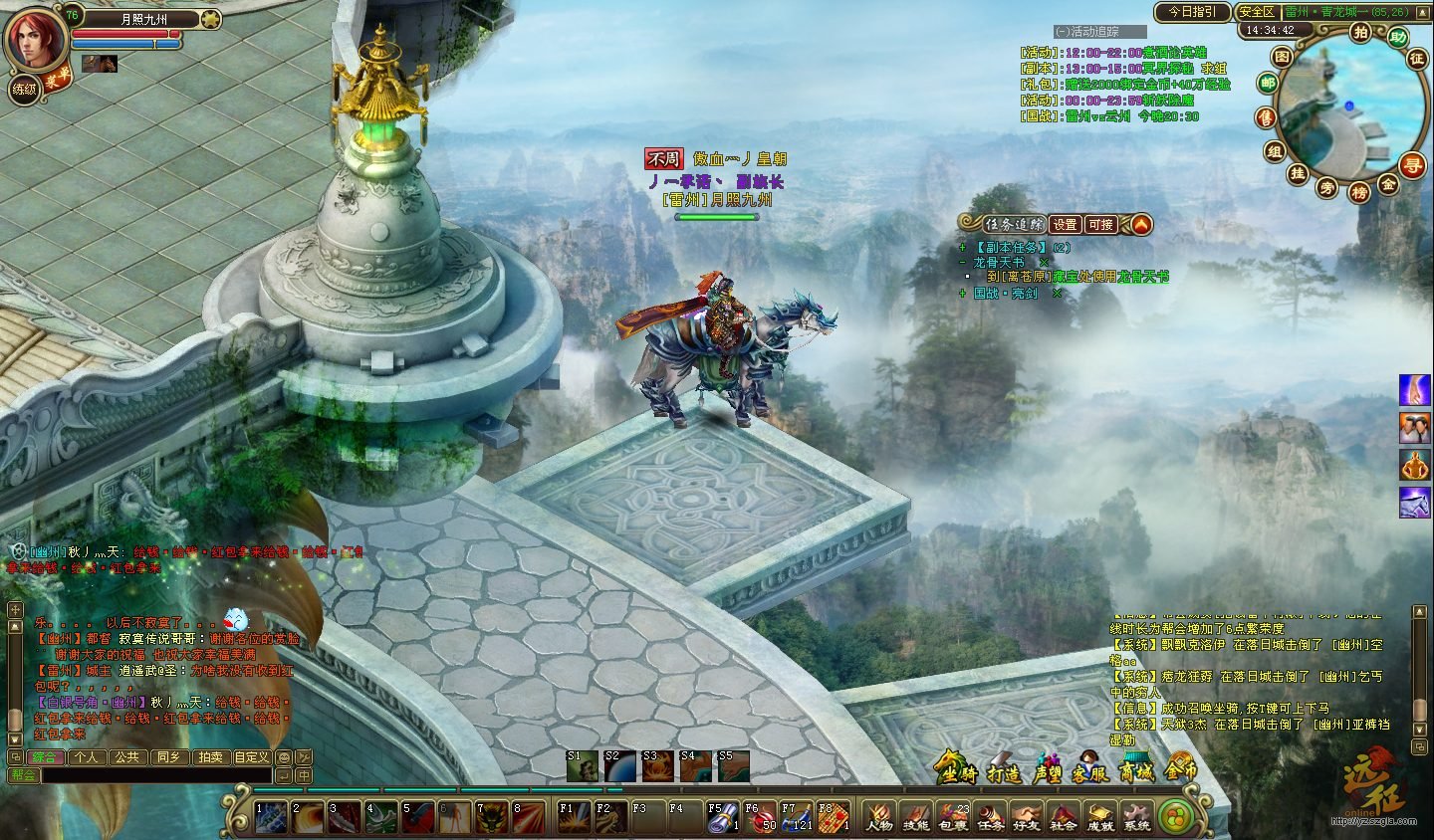
Task: Open the 任务 quest log
Action: pos(990,816)
